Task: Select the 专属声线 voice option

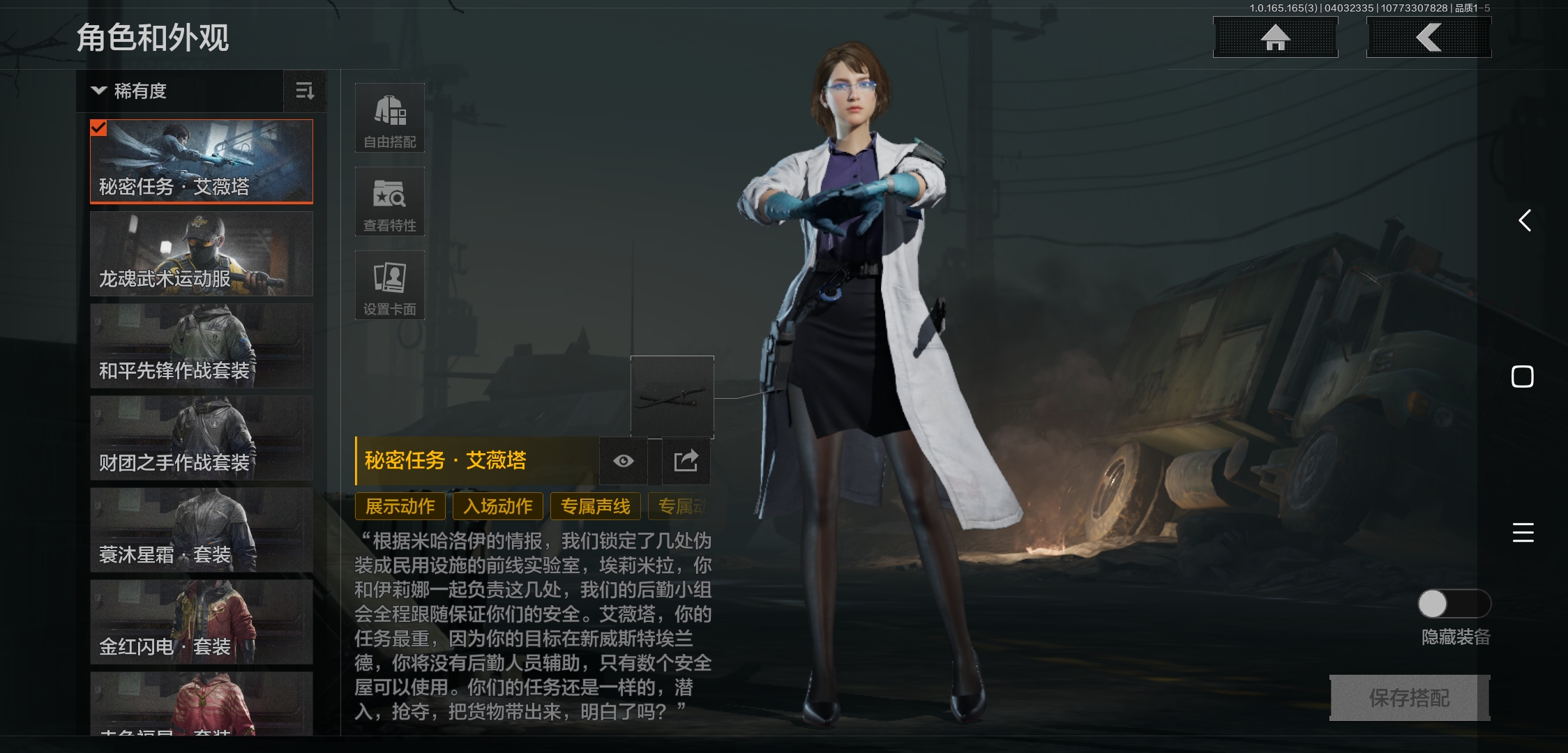Action: click(595, 506)
